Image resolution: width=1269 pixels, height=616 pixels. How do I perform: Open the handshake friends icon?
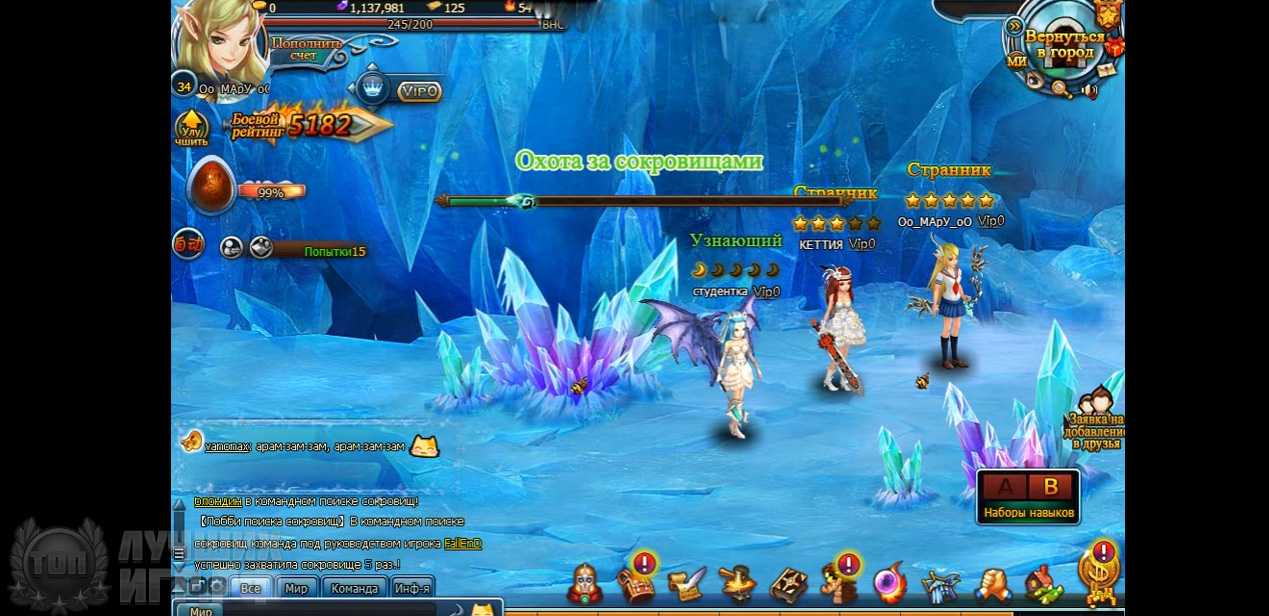(x=993, y=584)
